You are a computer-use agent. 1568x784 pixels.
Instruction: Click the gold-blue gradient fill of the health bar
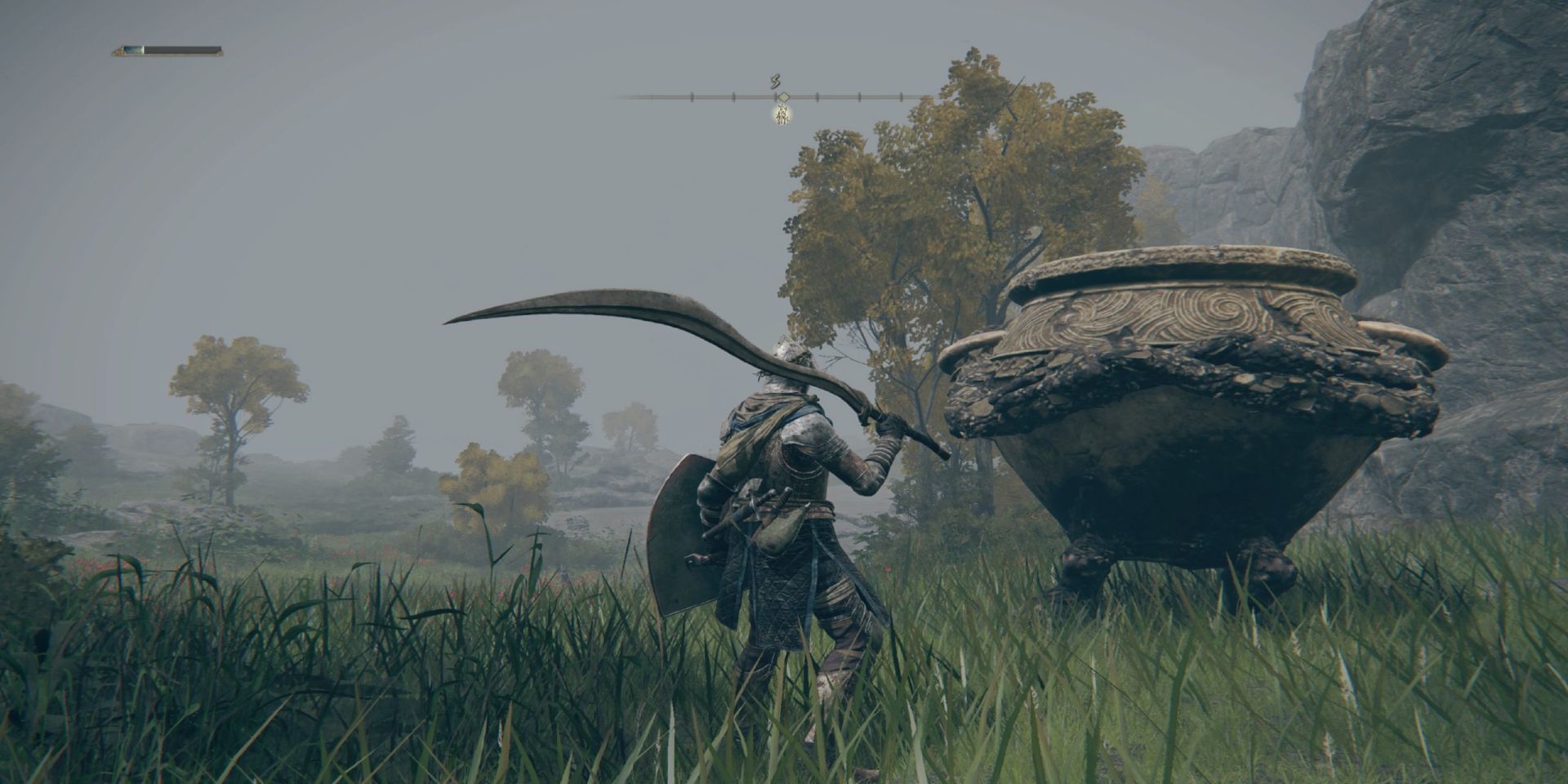[x=133, y=50]
